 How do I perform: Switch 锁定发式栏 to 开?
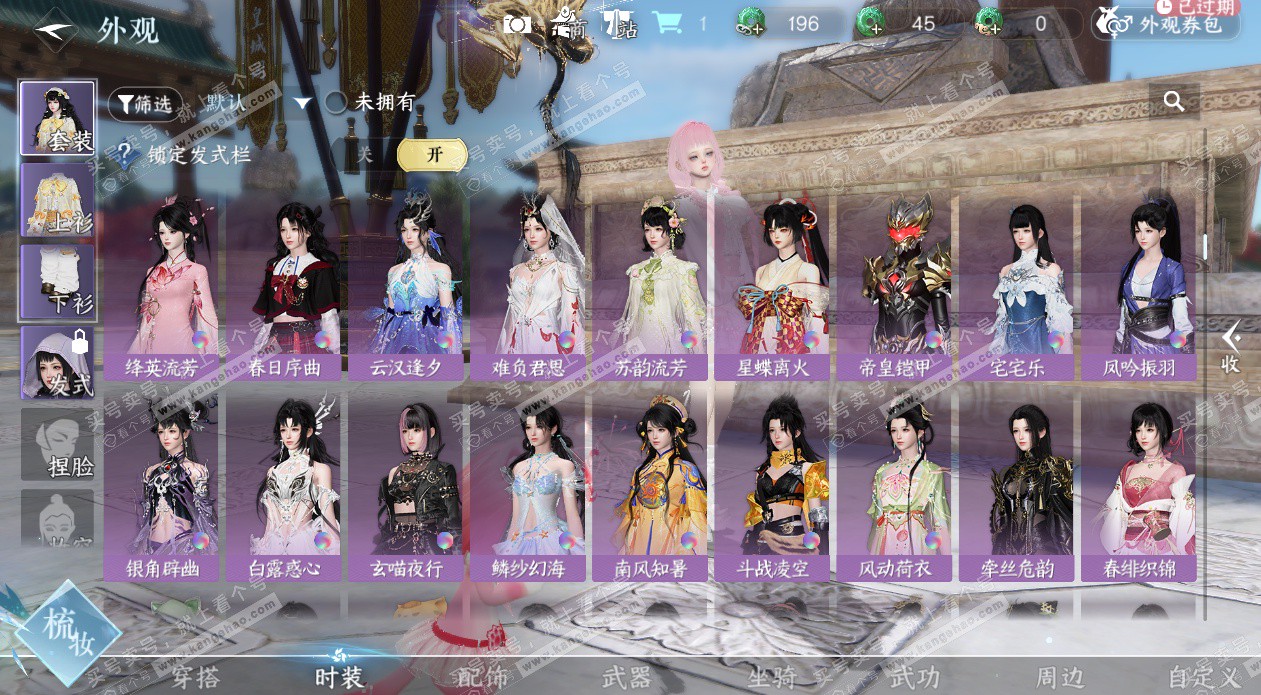pyautogui.click(x=432, y=154)
